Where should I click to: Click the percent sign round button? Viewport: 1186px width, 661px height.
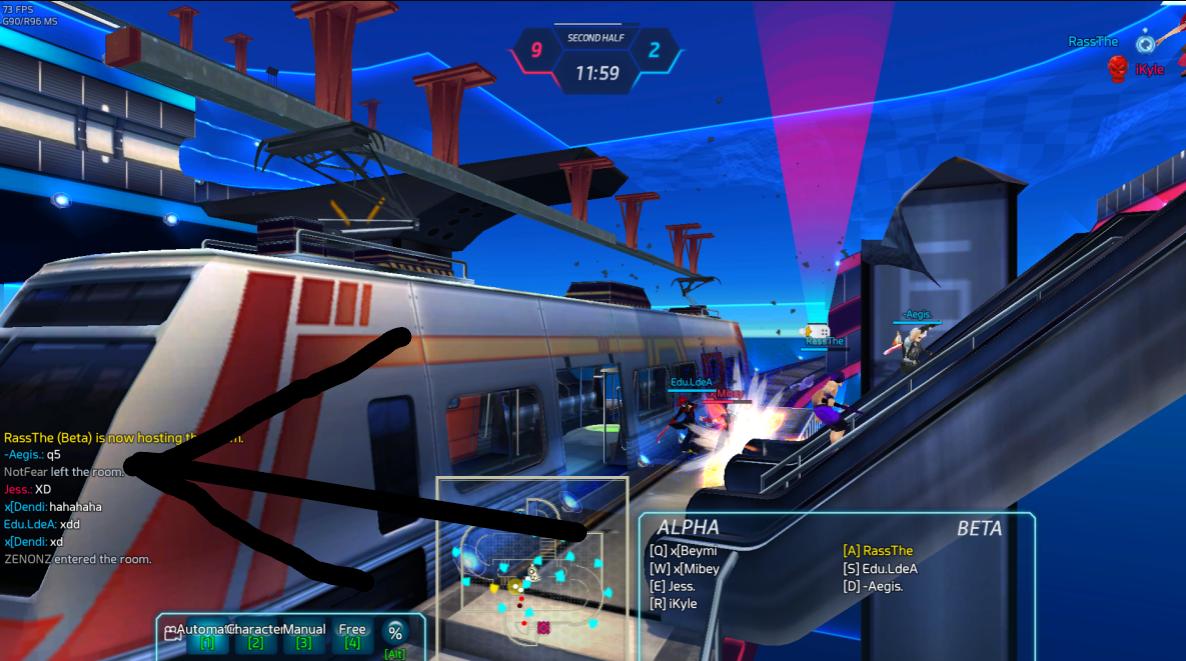point(395,632)
